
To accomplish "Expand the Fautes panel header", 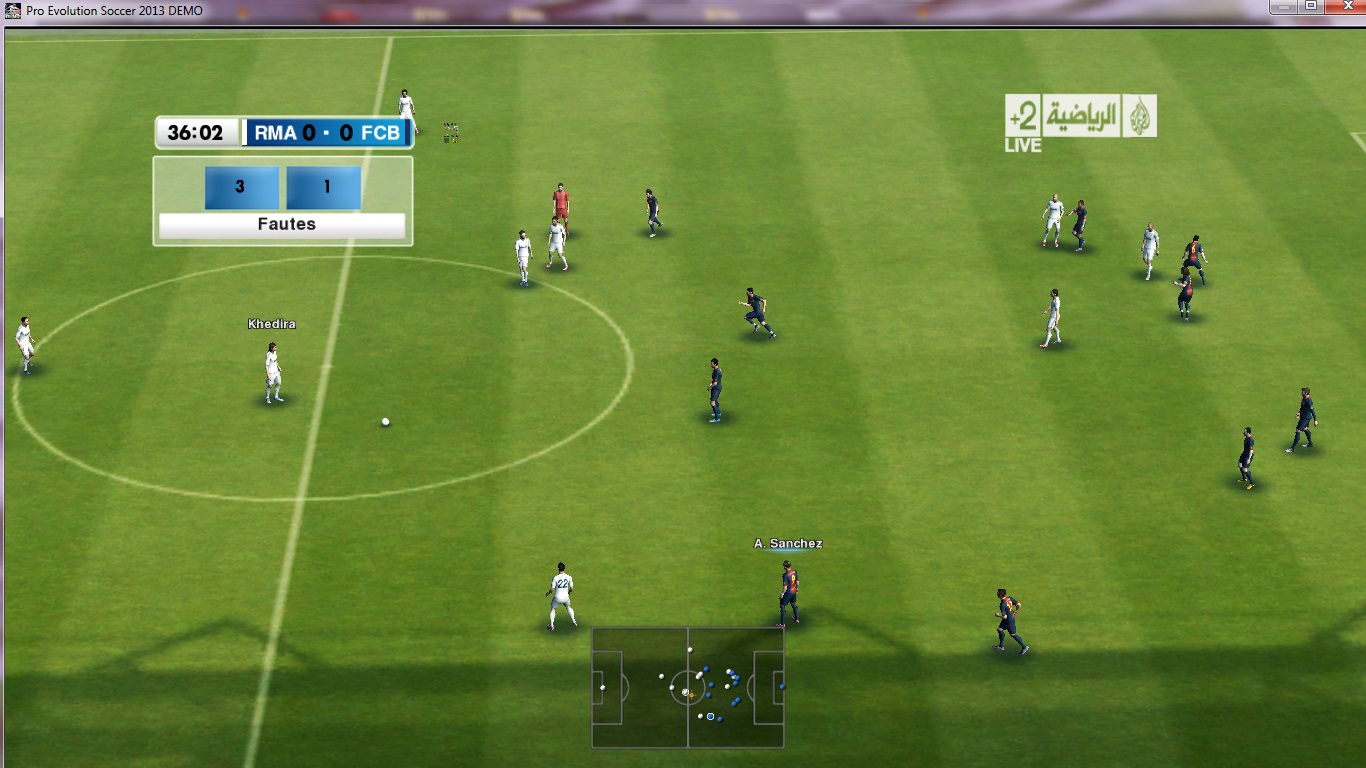I will (282, 224).
